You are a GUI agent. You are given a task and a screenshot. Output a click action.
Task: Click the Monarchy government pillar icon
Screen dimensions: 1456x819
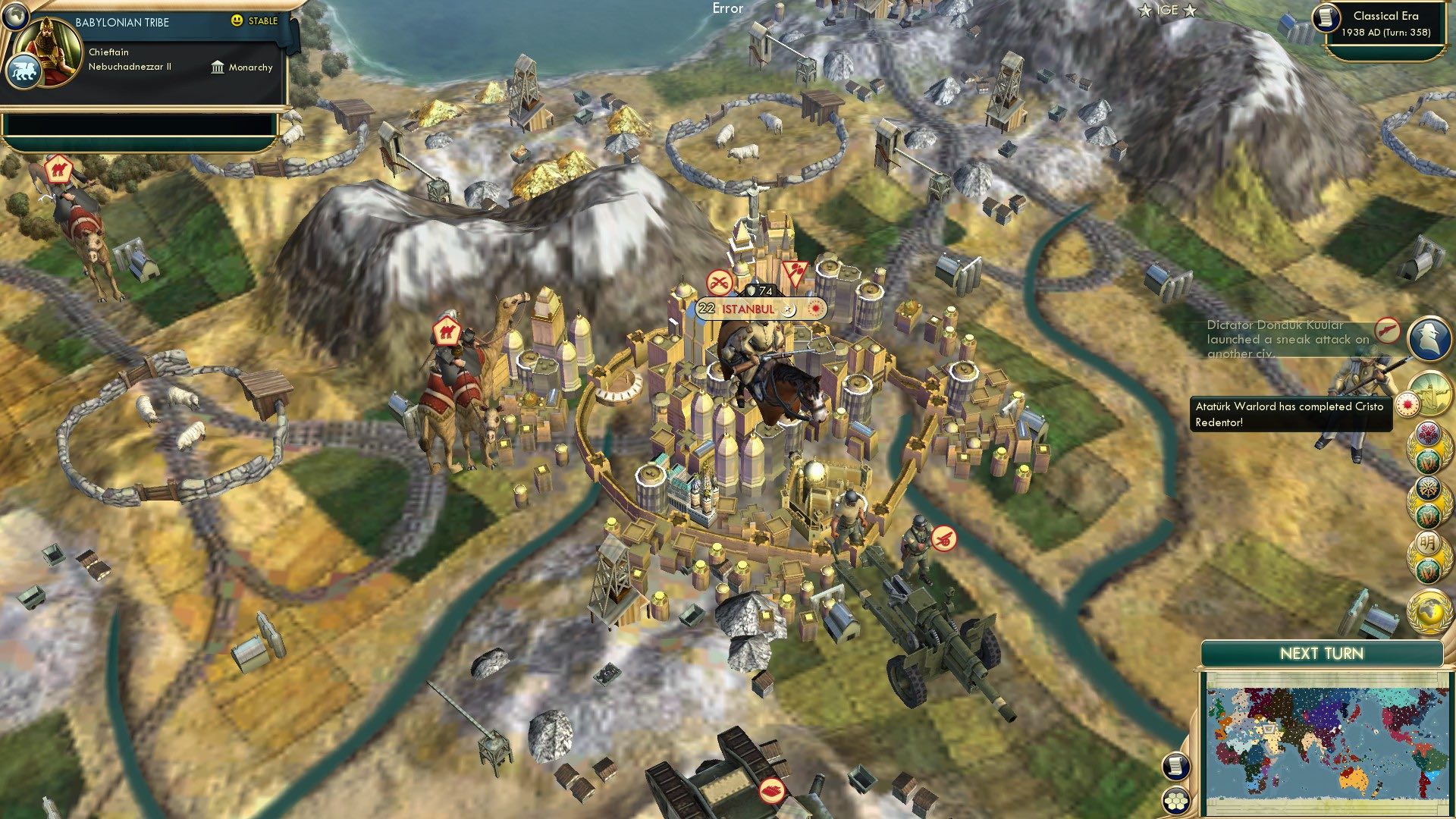[x=218, y=67]
